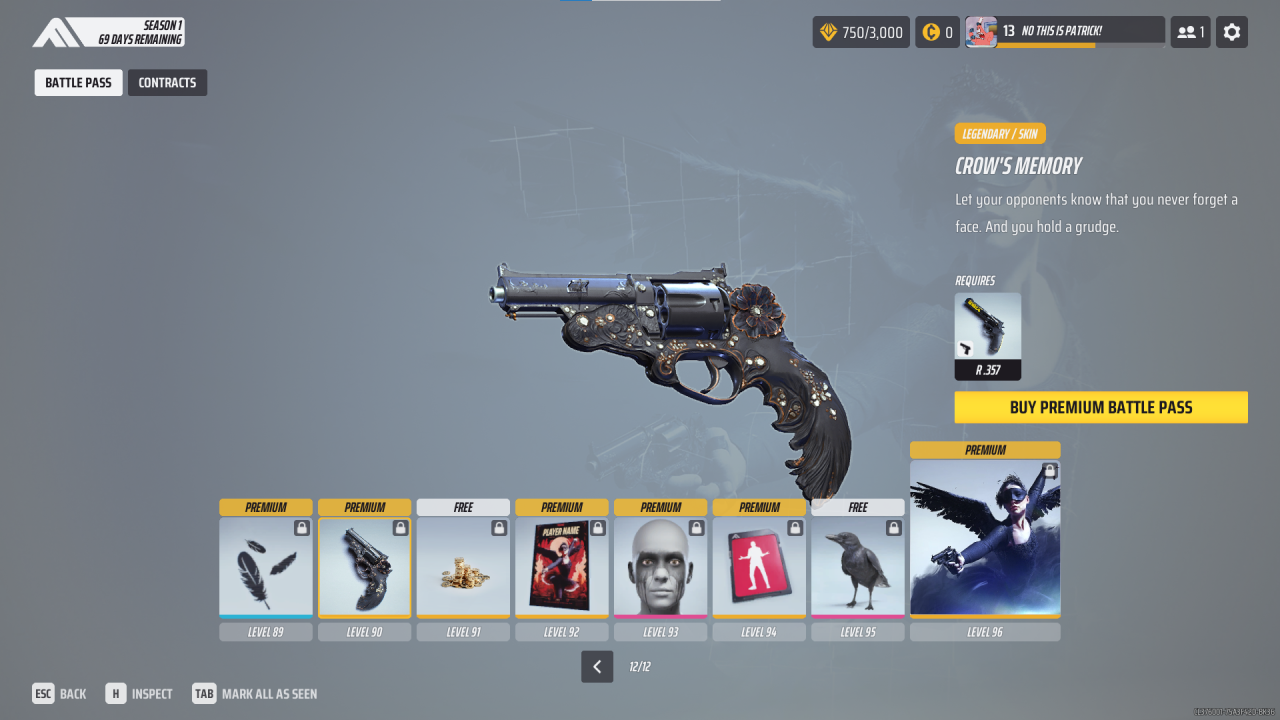Go to previous battle pass page with left arrow

[597, 666]
